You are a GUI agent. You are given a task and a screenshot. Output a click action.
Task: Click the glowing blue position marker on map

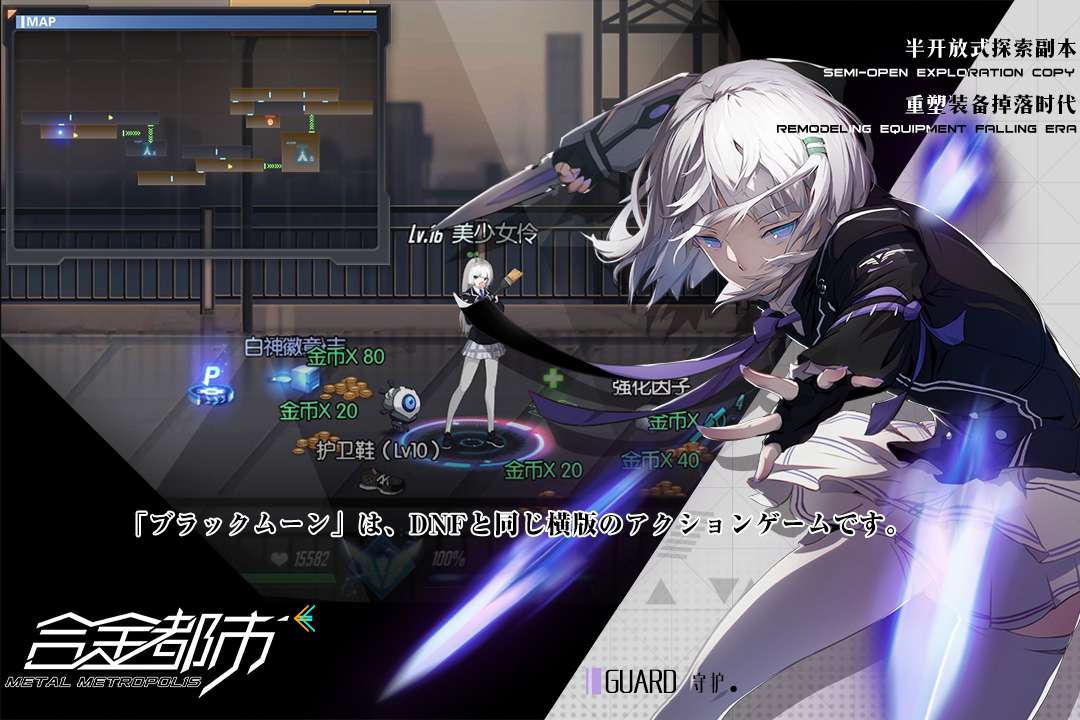click(60, 131)
